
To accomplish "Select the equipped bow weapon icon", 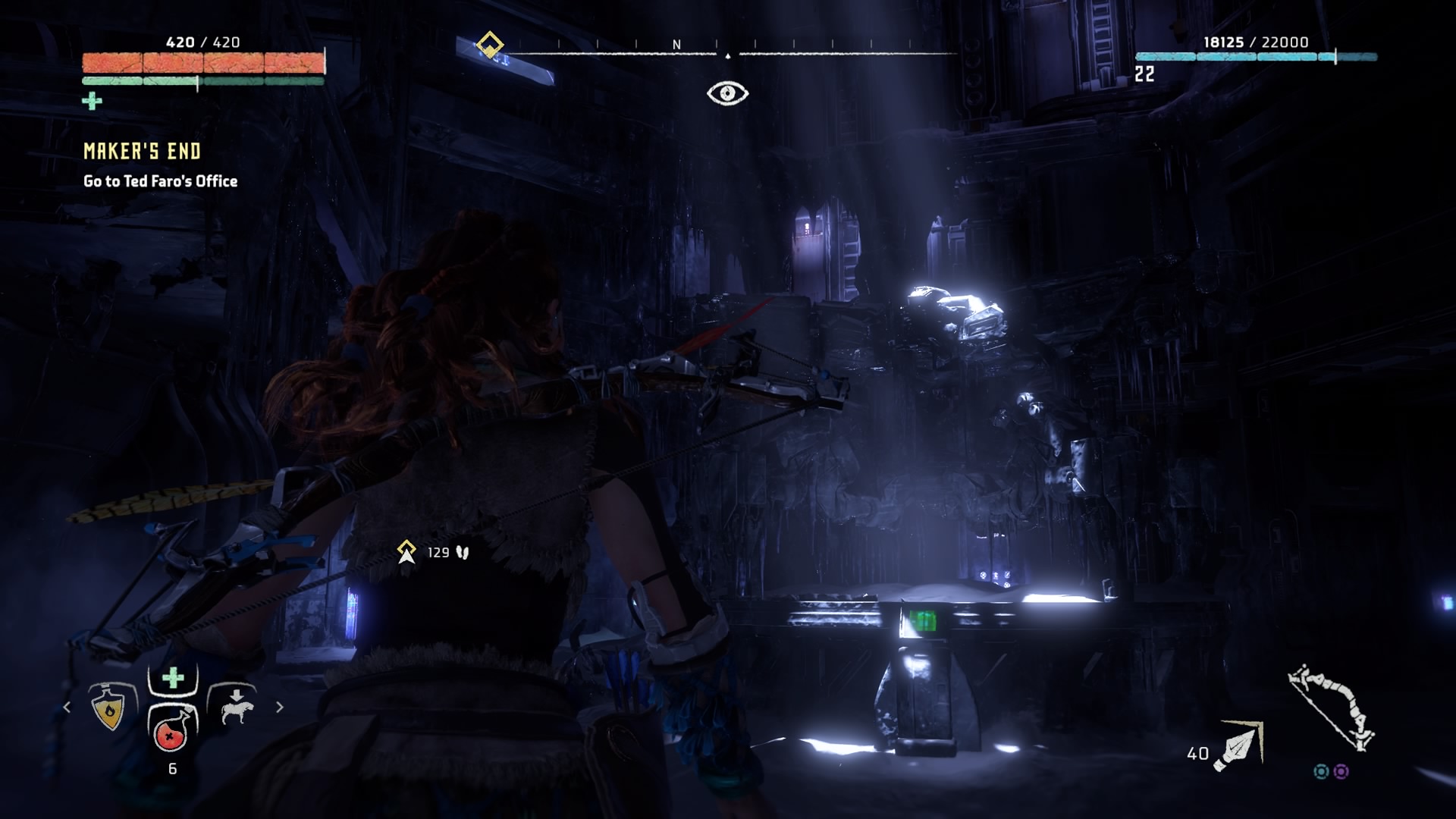I will [1332, 707].
